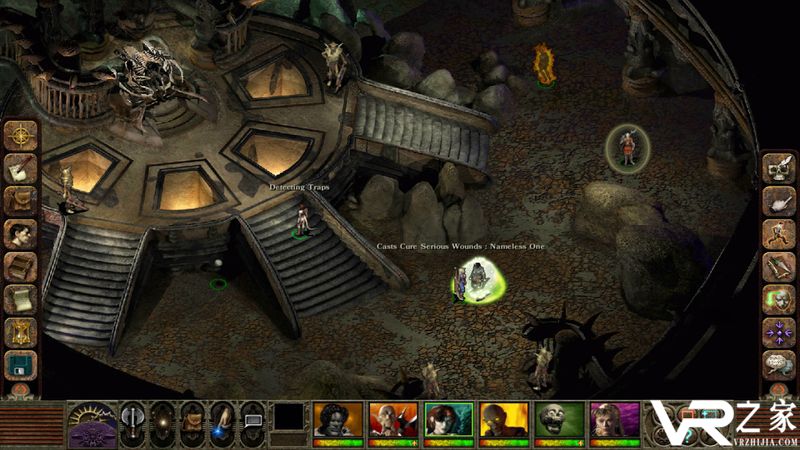The width and height of the screenshot is (800, 450).
Task: Open the priest scroll icon
Action: (x=20, y=300)
